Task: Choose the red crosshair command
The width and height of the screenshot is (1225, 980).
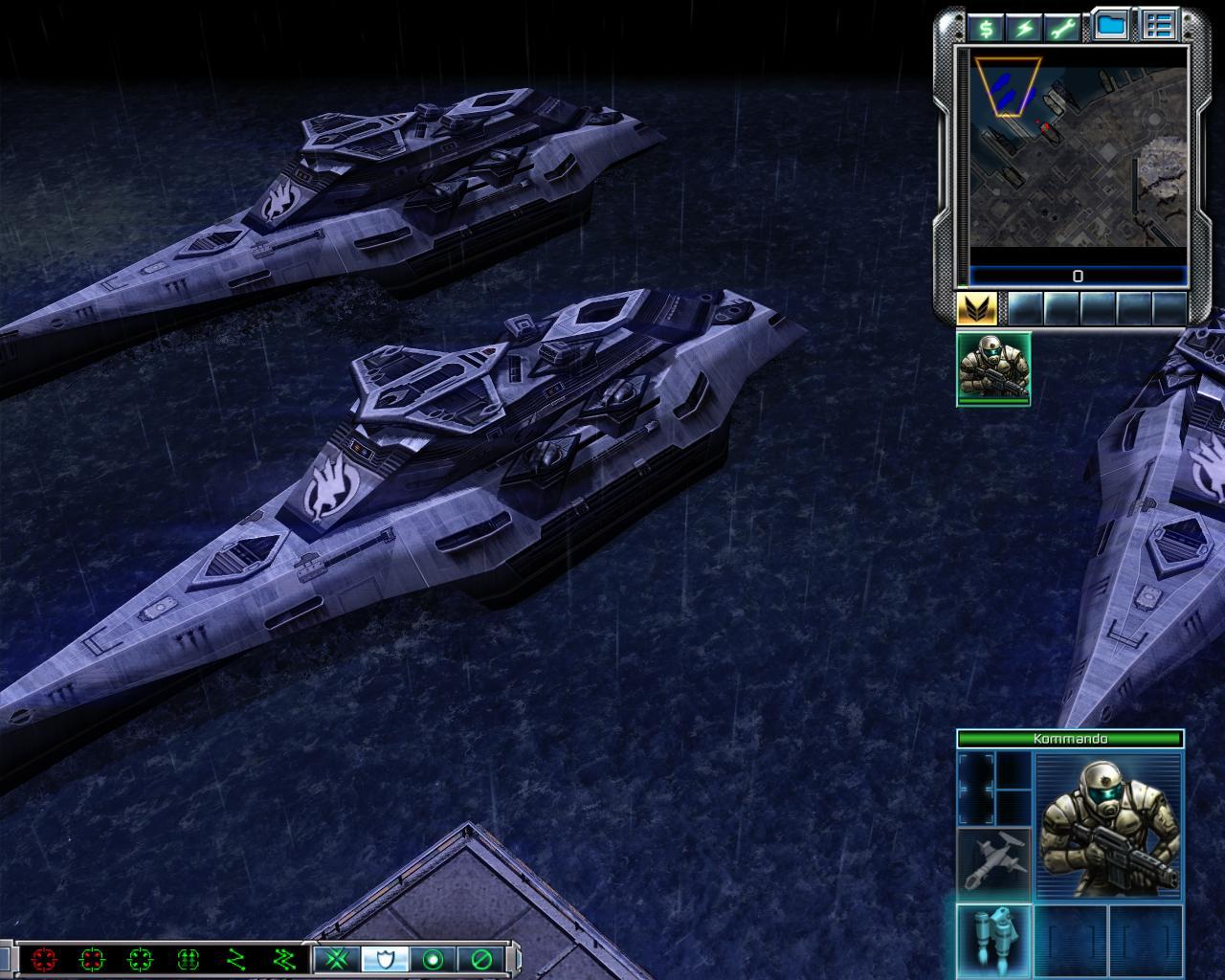Action: point(44,958)
